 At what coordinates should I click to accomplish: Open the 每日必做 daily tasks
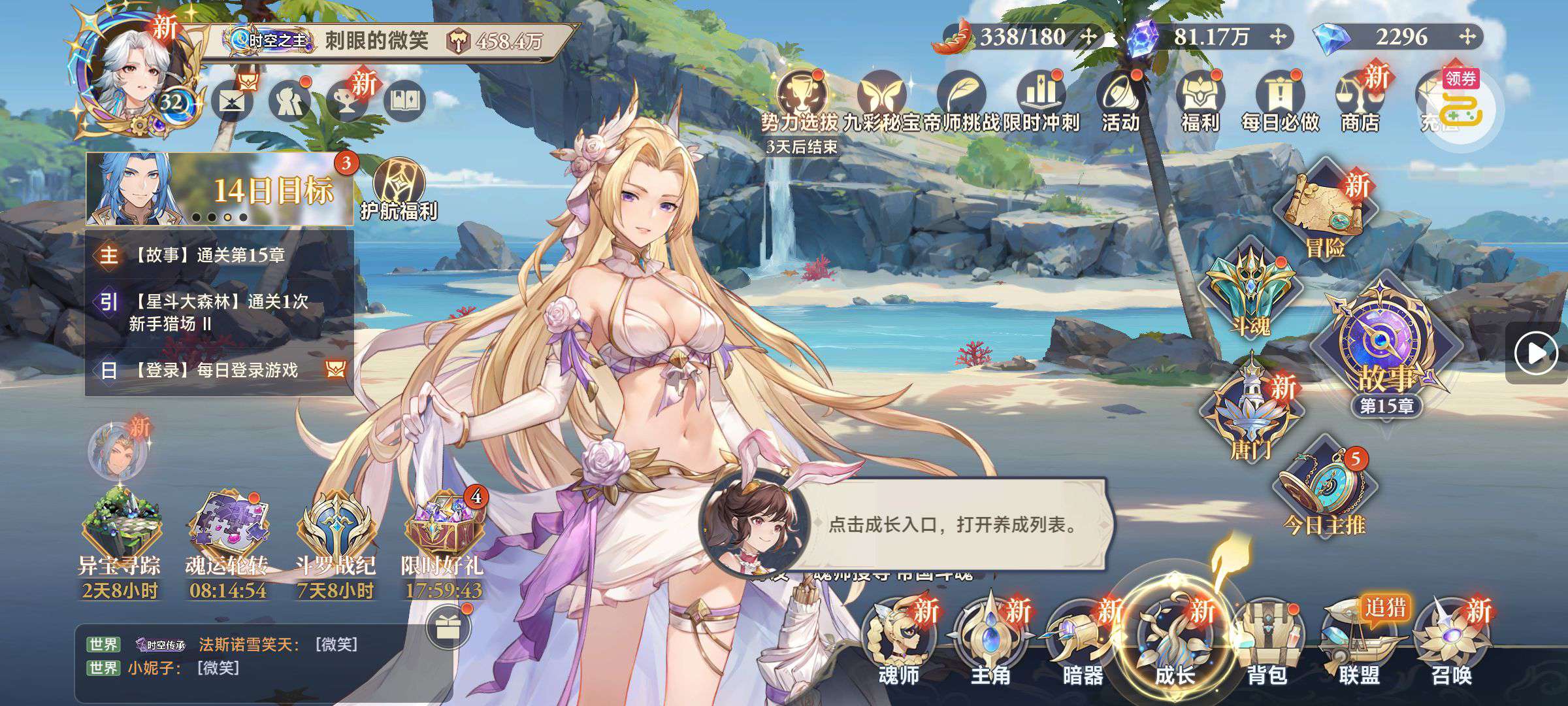[x=1280, y=103]
